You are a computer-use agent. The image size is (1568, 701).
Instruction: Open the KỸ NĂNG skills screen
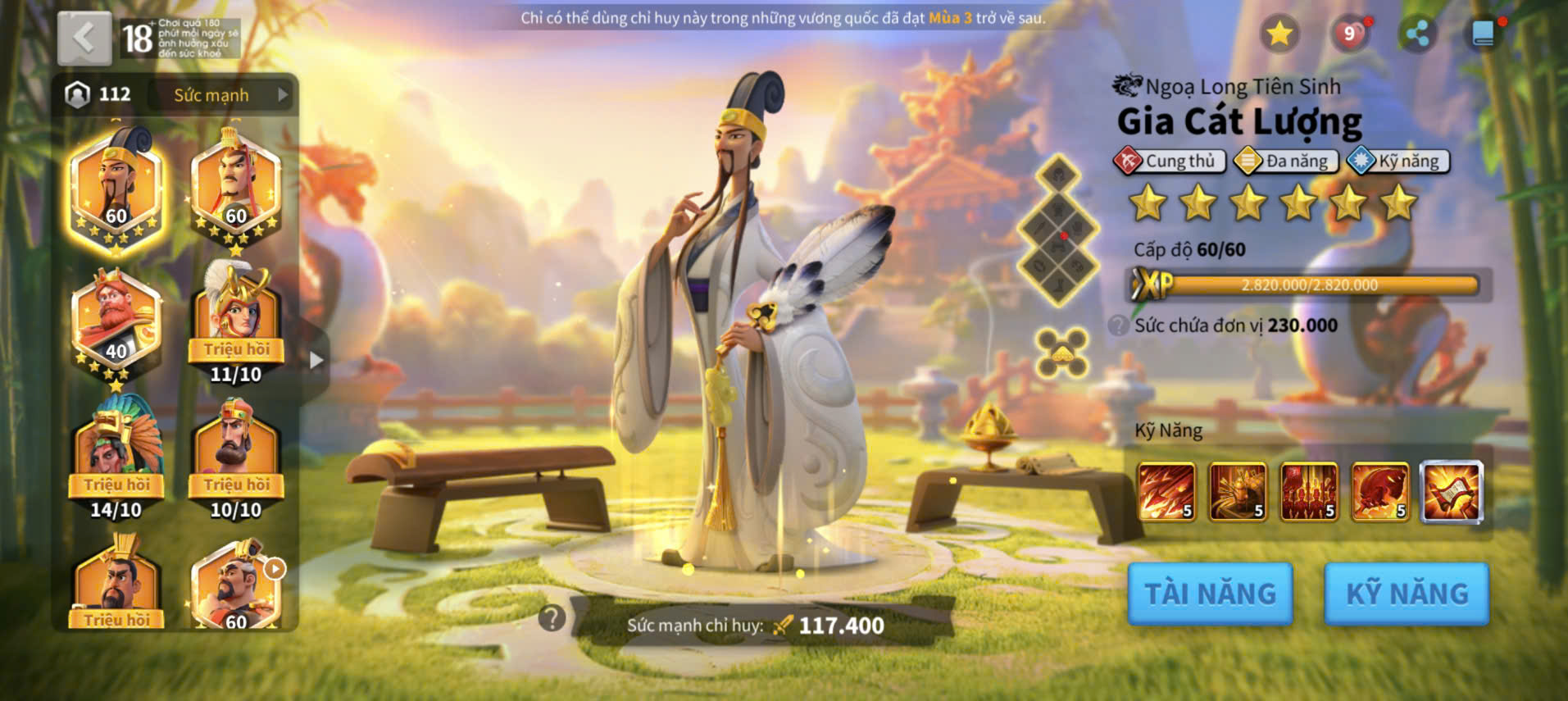tap(1407, 594)
